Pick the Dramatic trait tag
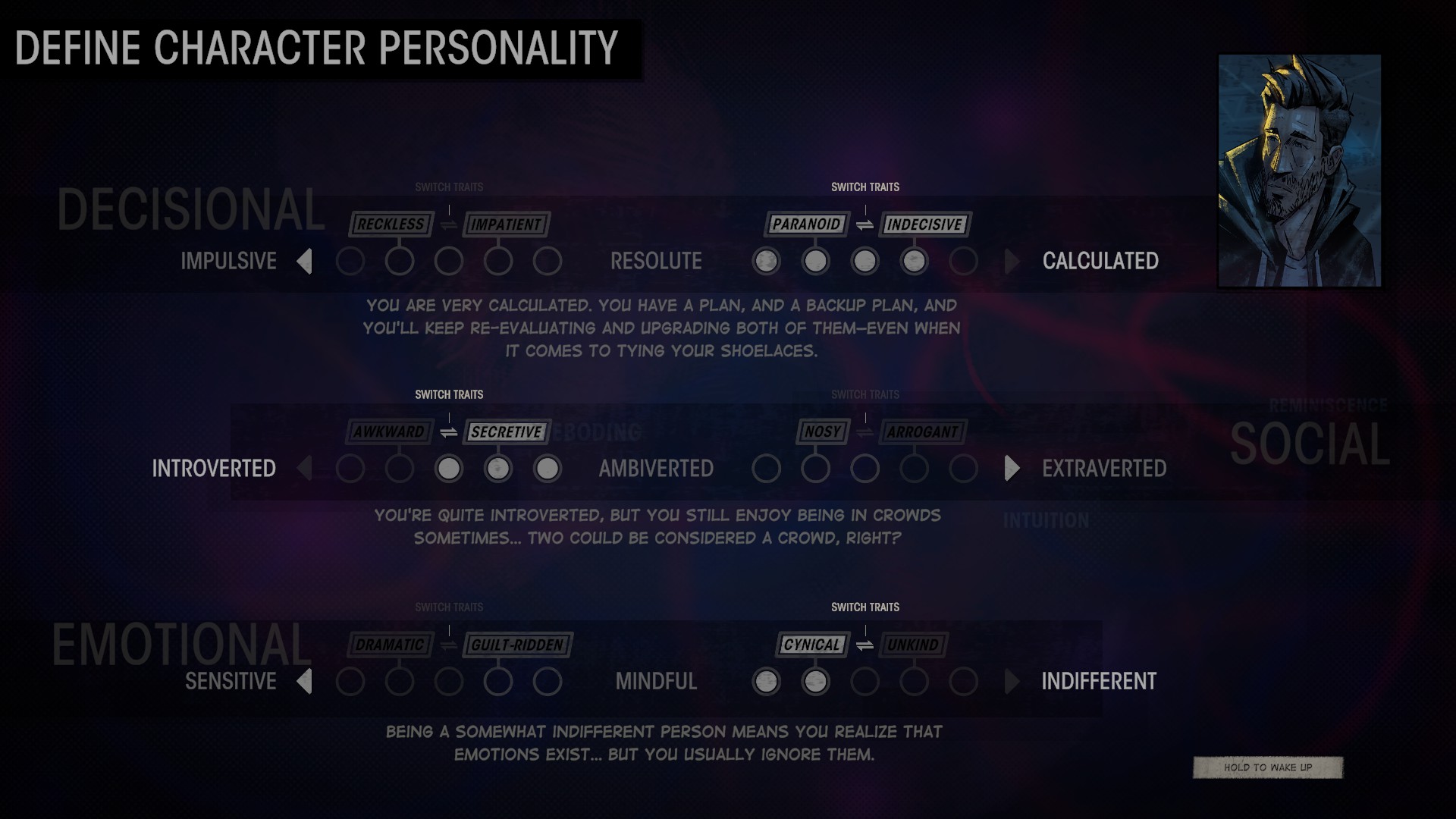The width and height of the screenshot is (1456, 819). [390, 645]
